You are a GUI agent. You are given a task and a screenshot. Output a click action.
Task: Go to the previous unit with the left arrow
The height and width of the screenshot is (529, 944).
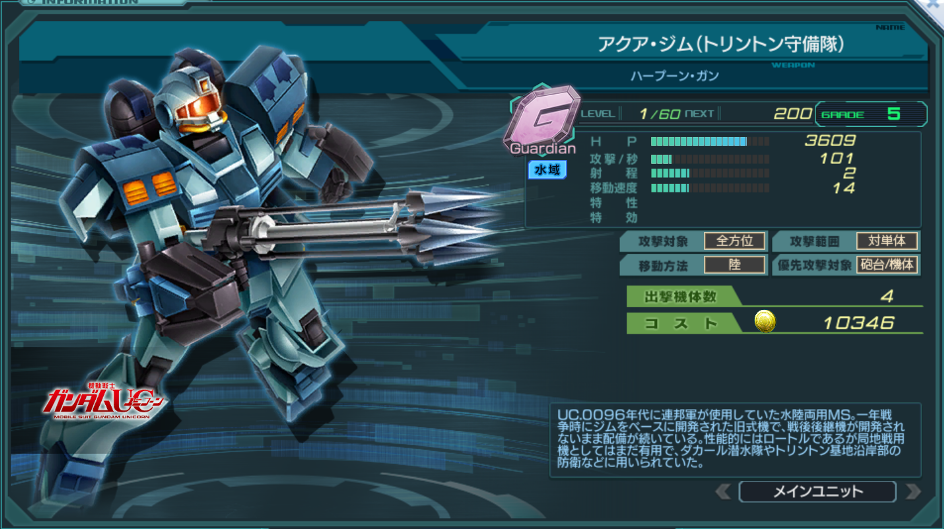pos(723,491)
